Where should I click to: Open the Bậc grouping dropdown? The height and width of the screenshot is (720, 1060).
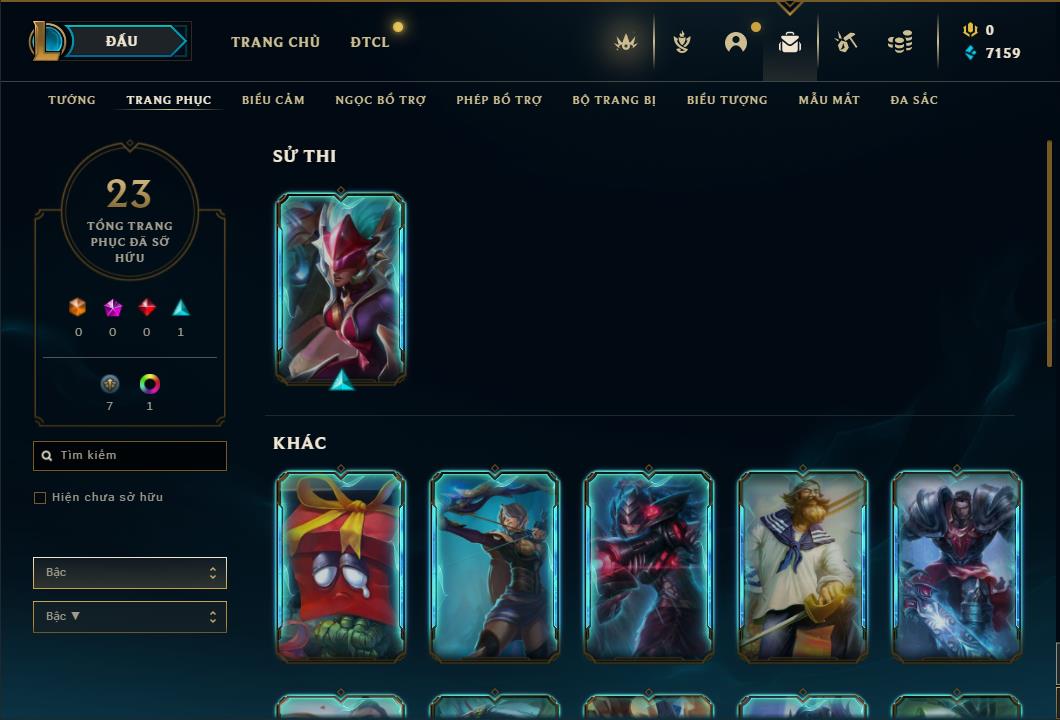pyautogui.click(x=130, y=573)
